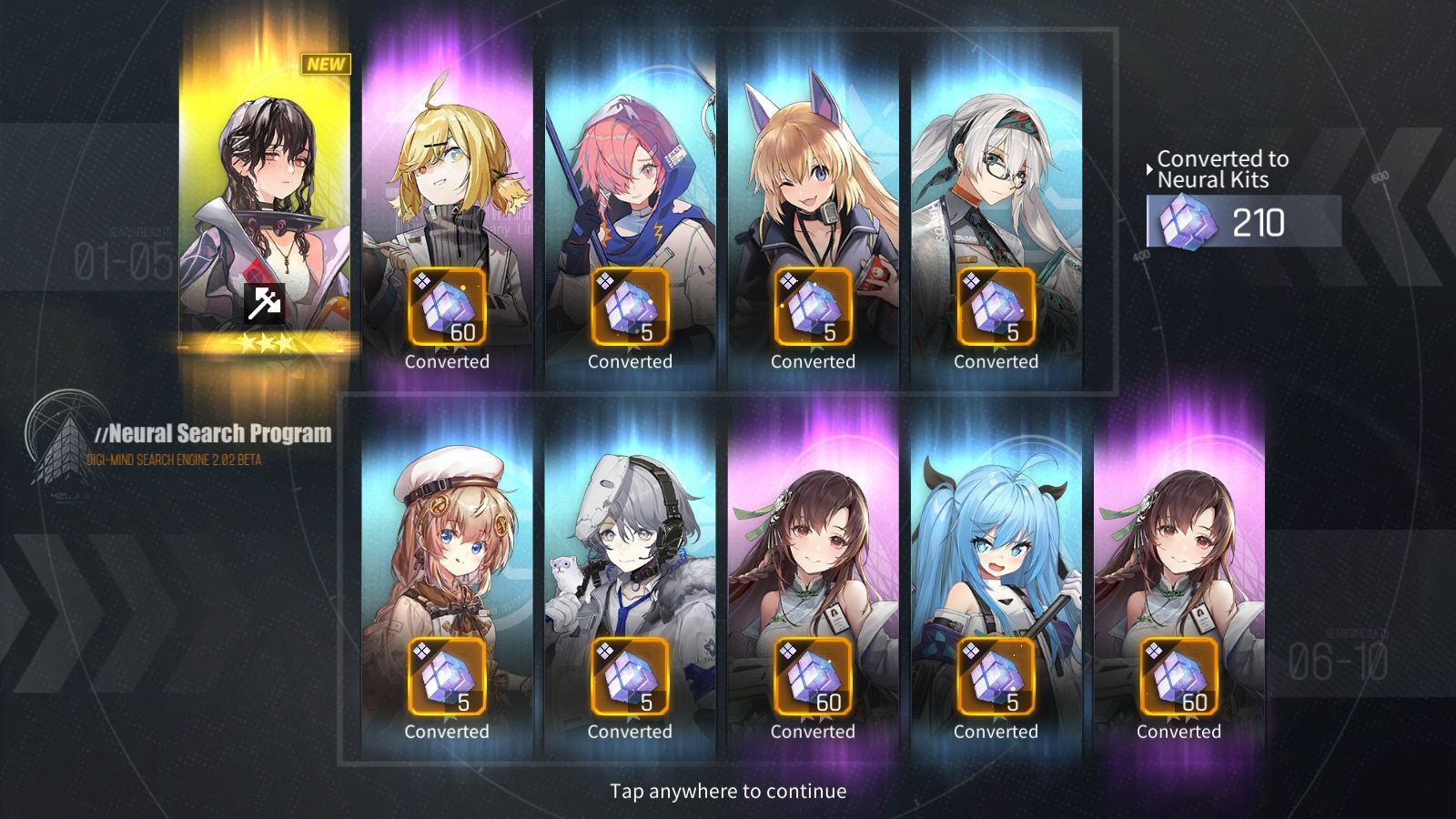Select the white-haired girl with glasses card
Image resolution: width=1456 pixels, height=819 pixels.
(996, 182)
